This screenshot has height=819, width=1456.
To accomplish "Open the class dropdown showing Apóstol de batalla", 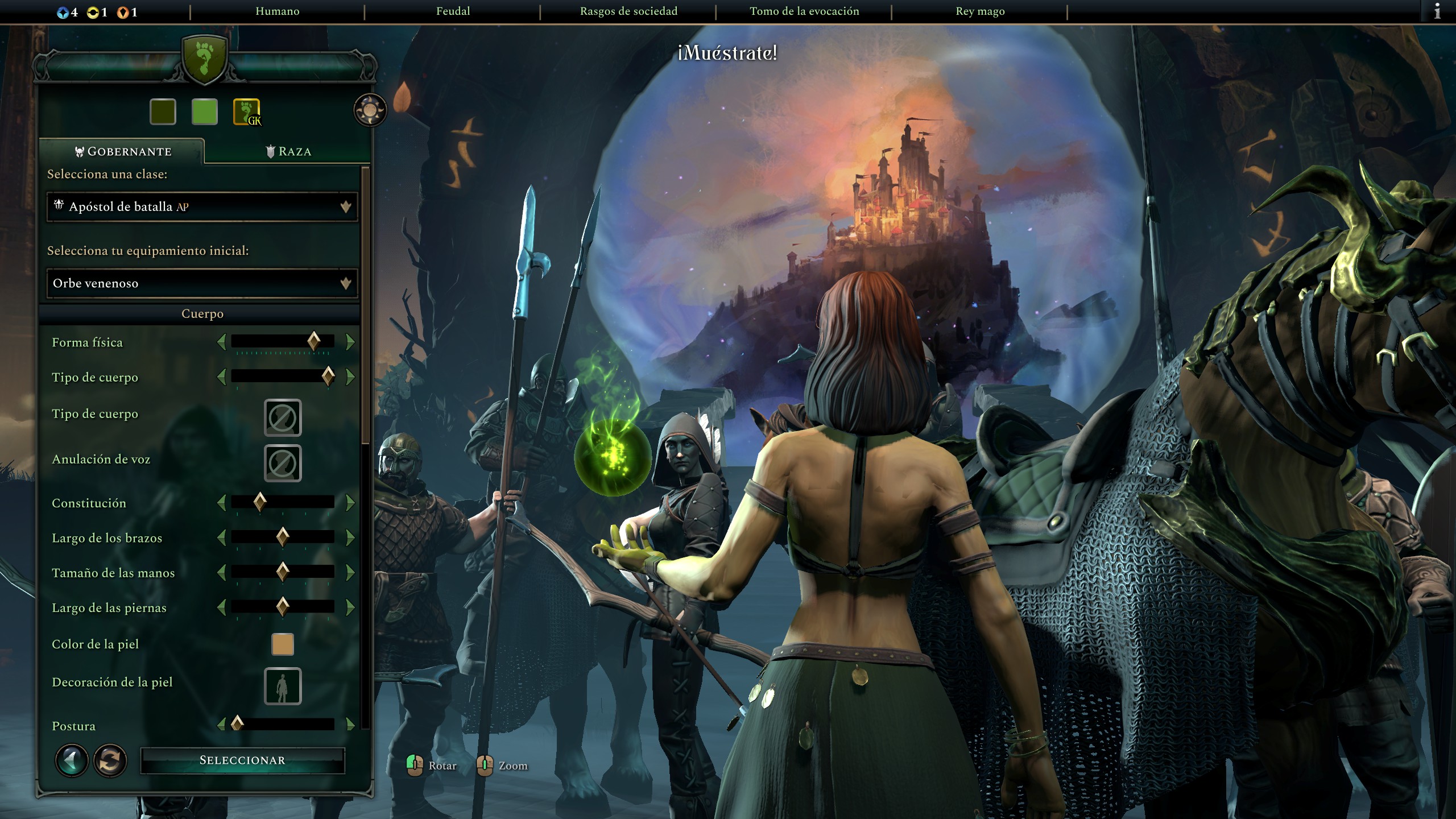I will tap(202, 206).
